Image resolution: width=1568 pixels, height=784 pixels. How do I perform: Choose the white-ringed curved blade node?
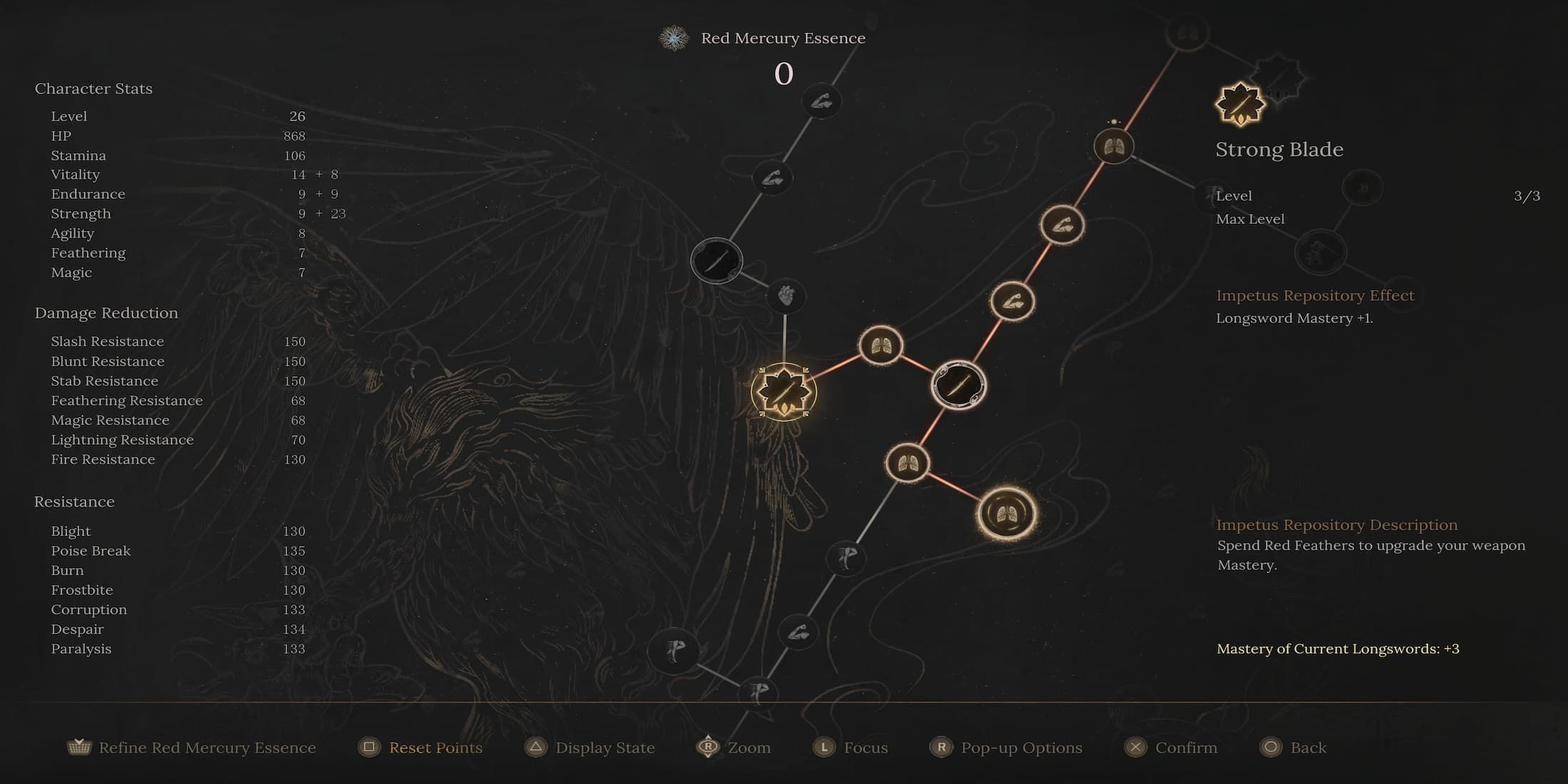coord(959,385)
